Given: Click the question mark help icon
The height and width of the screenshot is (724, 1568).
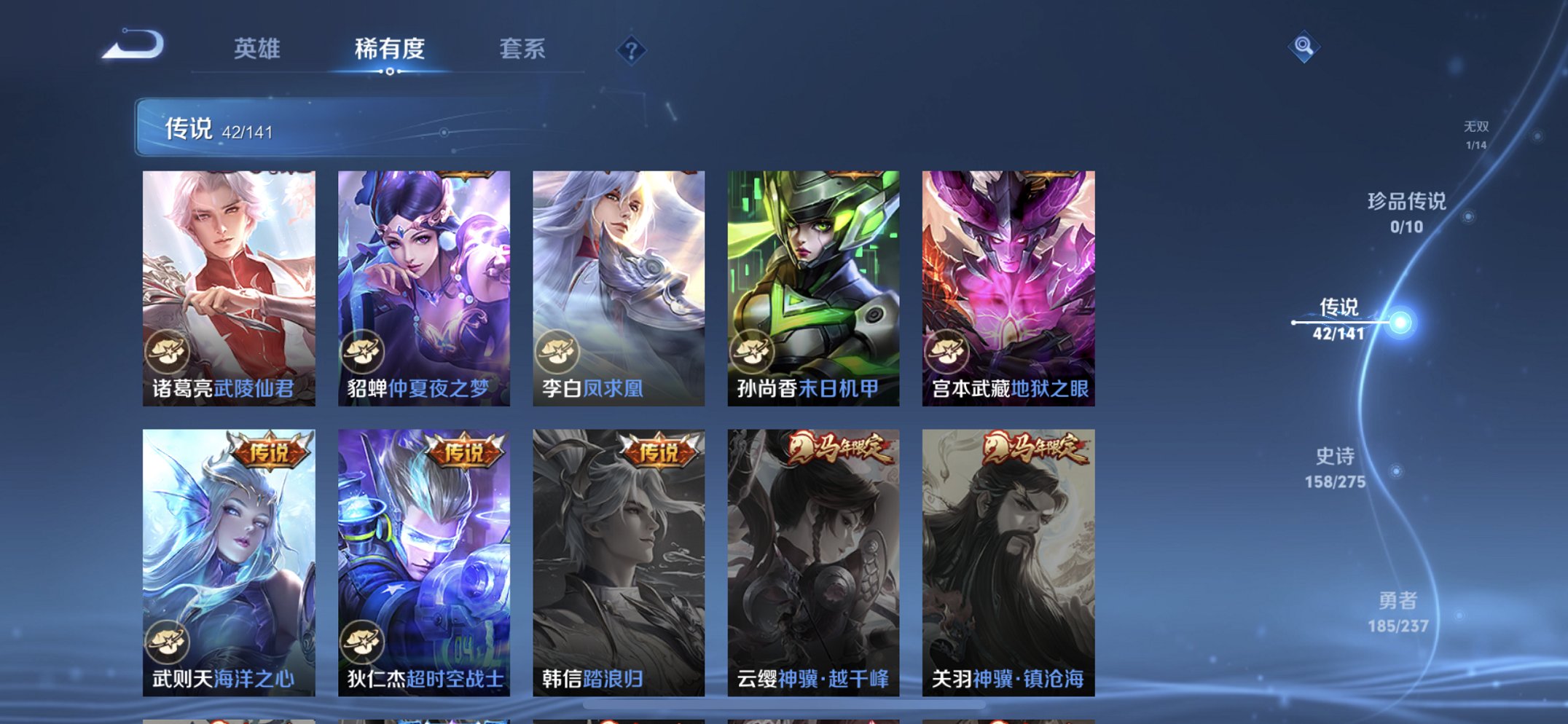Looking at the screenshot, I should click(633, 50).
